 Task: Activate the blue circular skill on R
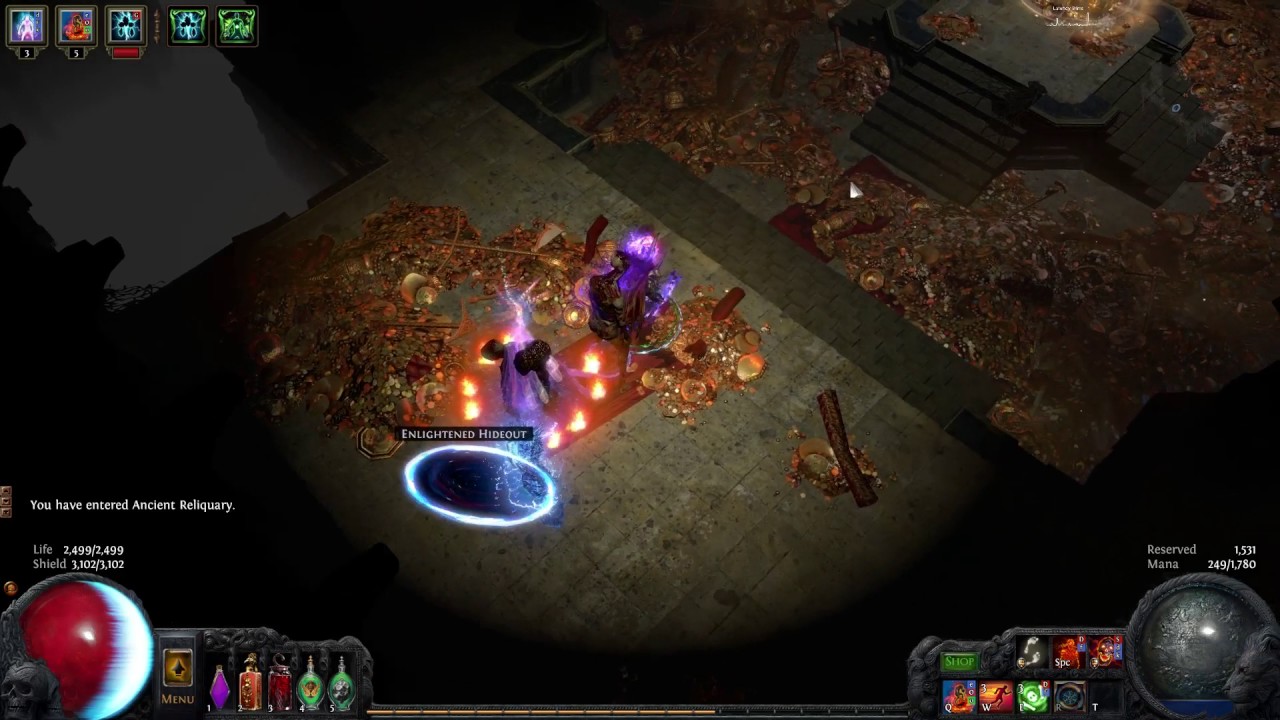point(1068,695)
